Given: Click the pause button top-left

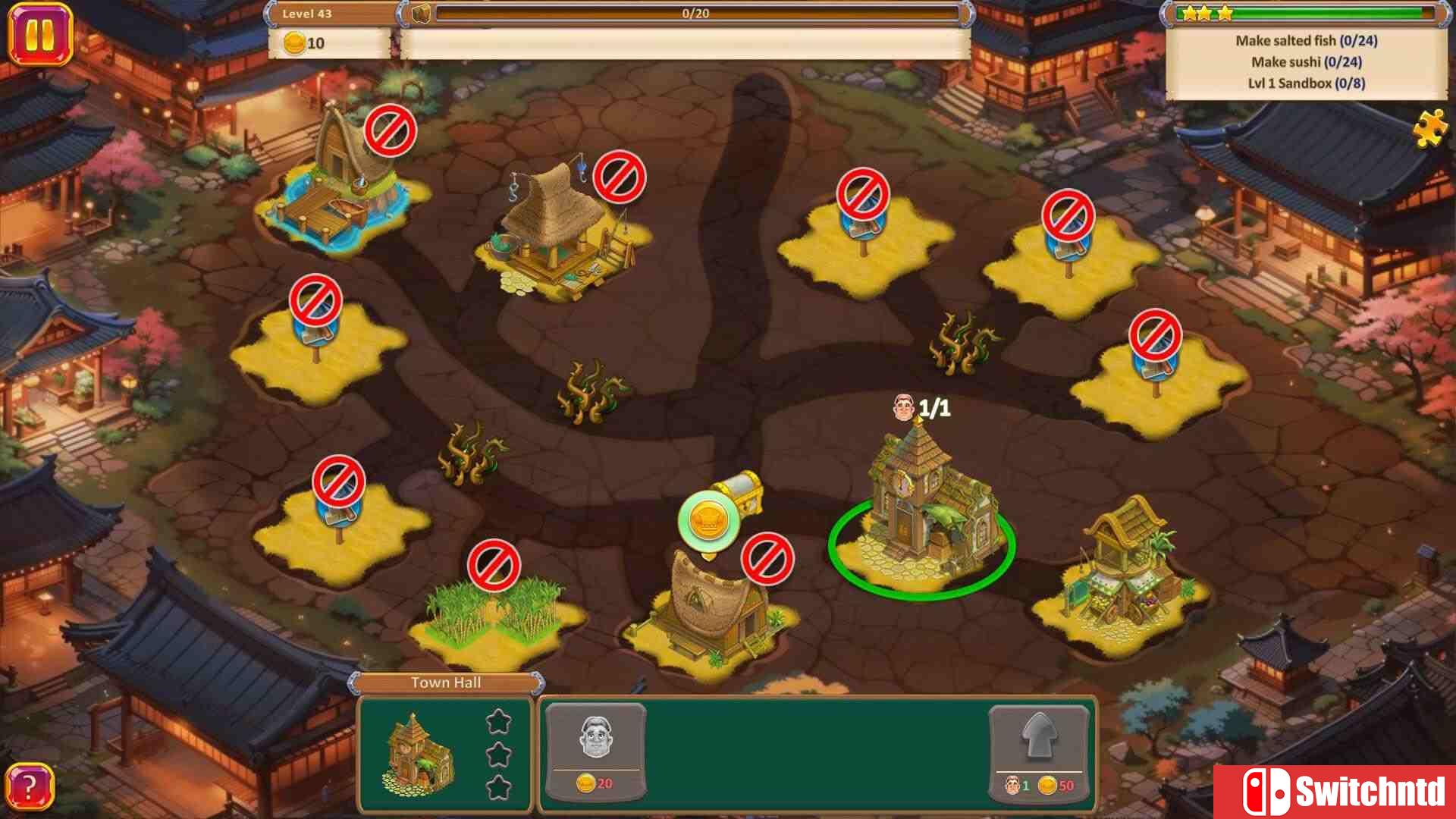Looking at the screenshot, I should click(42, 33).
